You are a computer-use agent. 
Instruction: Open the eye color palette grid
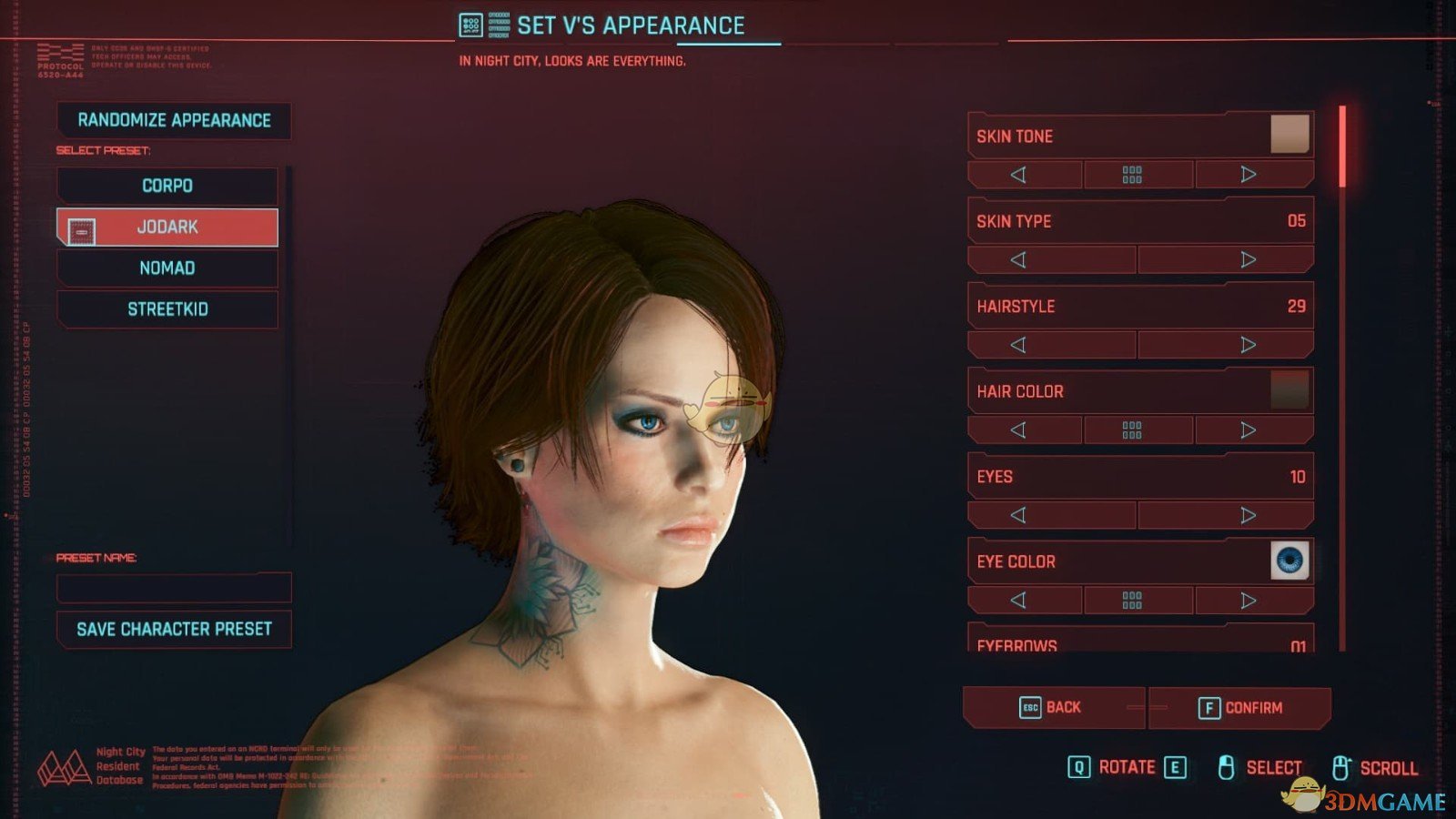1132,601
